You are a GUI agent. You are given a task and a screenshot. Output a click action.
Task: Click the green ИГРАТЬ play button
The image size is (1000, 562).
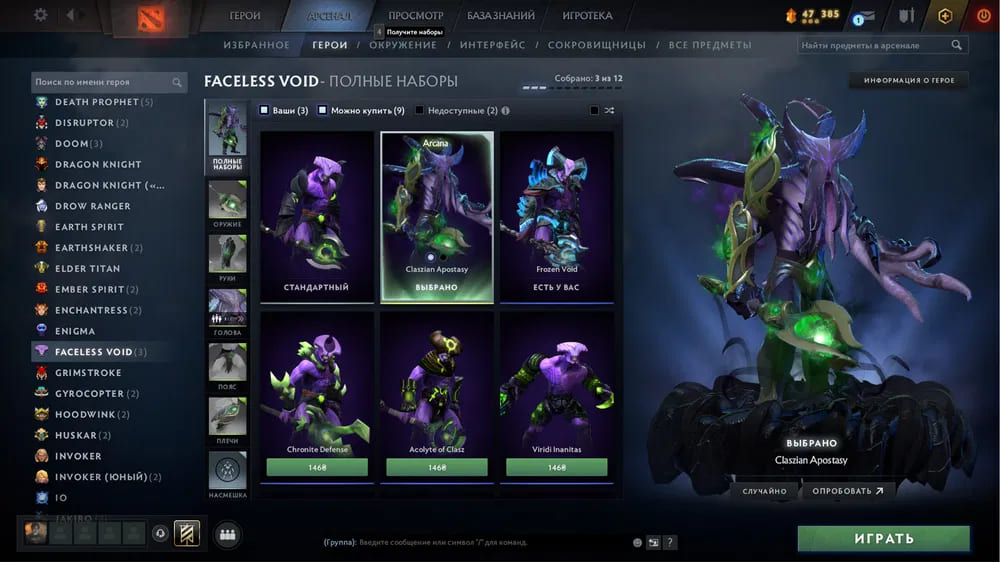(x=883, y=538)
